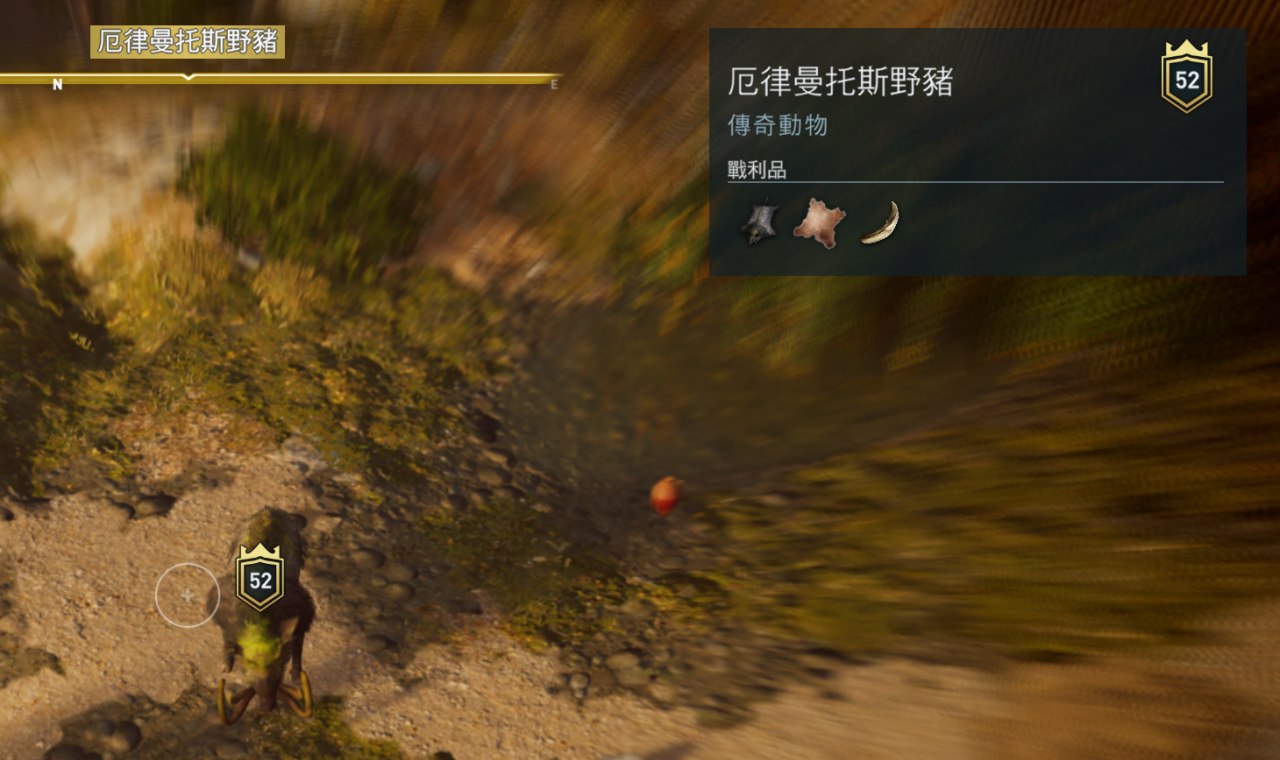Select the light animal pelt loot icon

click(819, 222)
